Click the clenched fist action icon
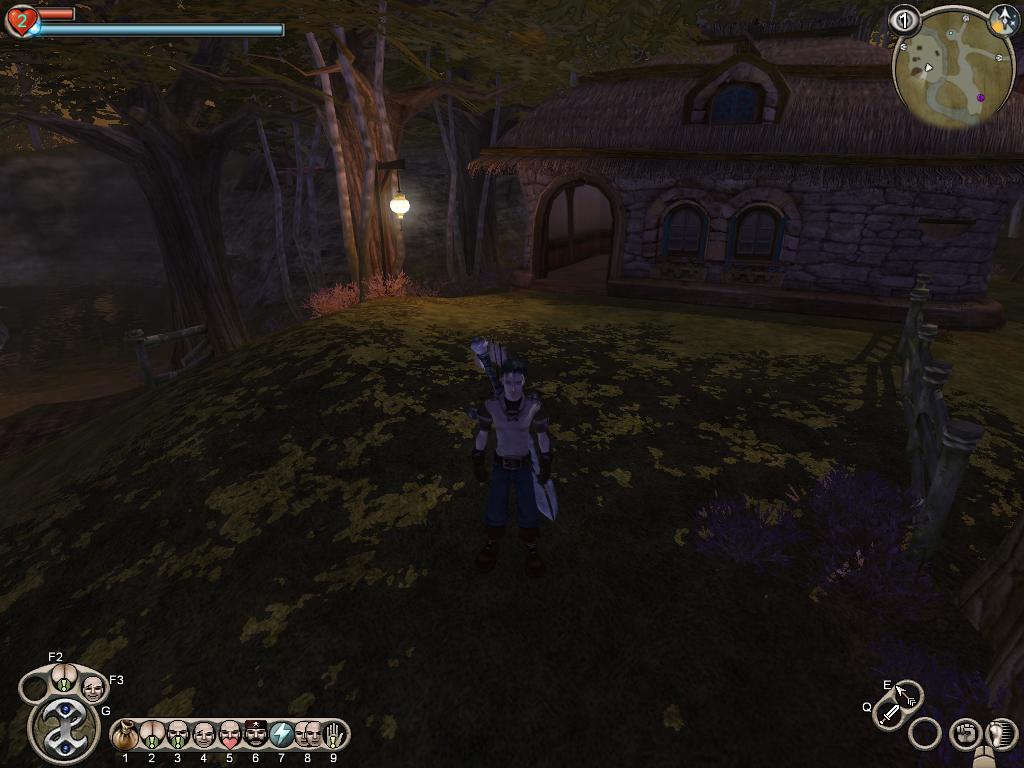 [964, 734]
